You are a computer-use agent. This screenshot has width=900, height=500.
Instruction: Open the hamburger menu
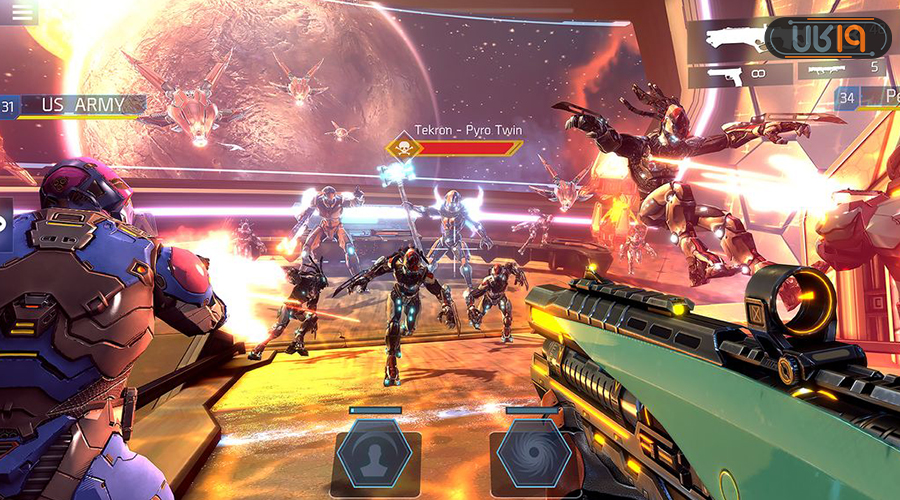(19, 10)
